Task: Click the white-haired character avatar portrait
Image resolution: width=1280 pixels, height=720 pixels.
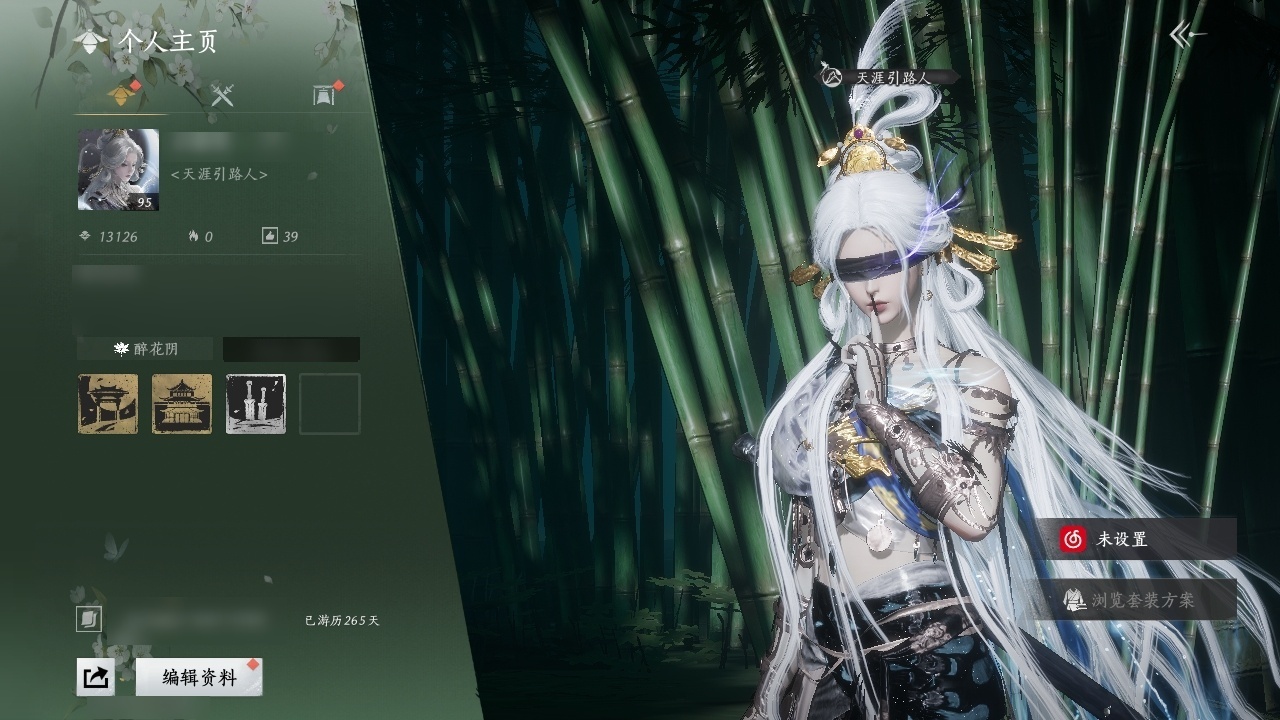Action: pyautogui.click(x=118, y=170)
